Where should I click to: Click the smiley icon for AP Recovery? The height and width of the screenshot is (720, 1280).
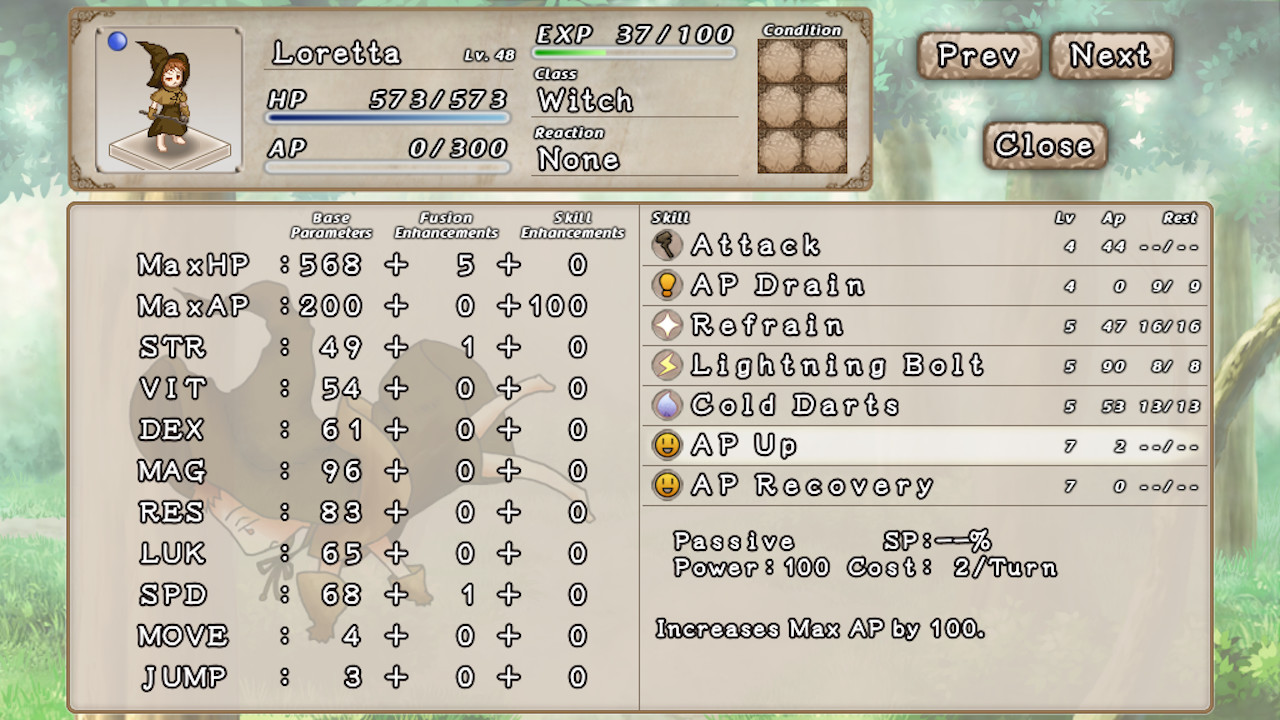pyautogui.click(x=665, y=485)
